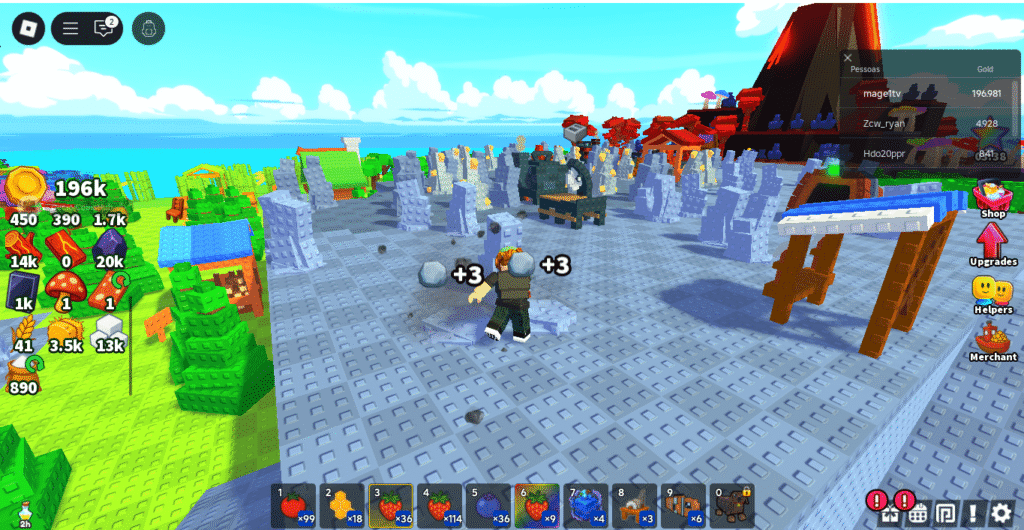The width and height of the screenshot is (1024, 530).
Task: Close the player leaderboard panel
Action: (848, 58)
